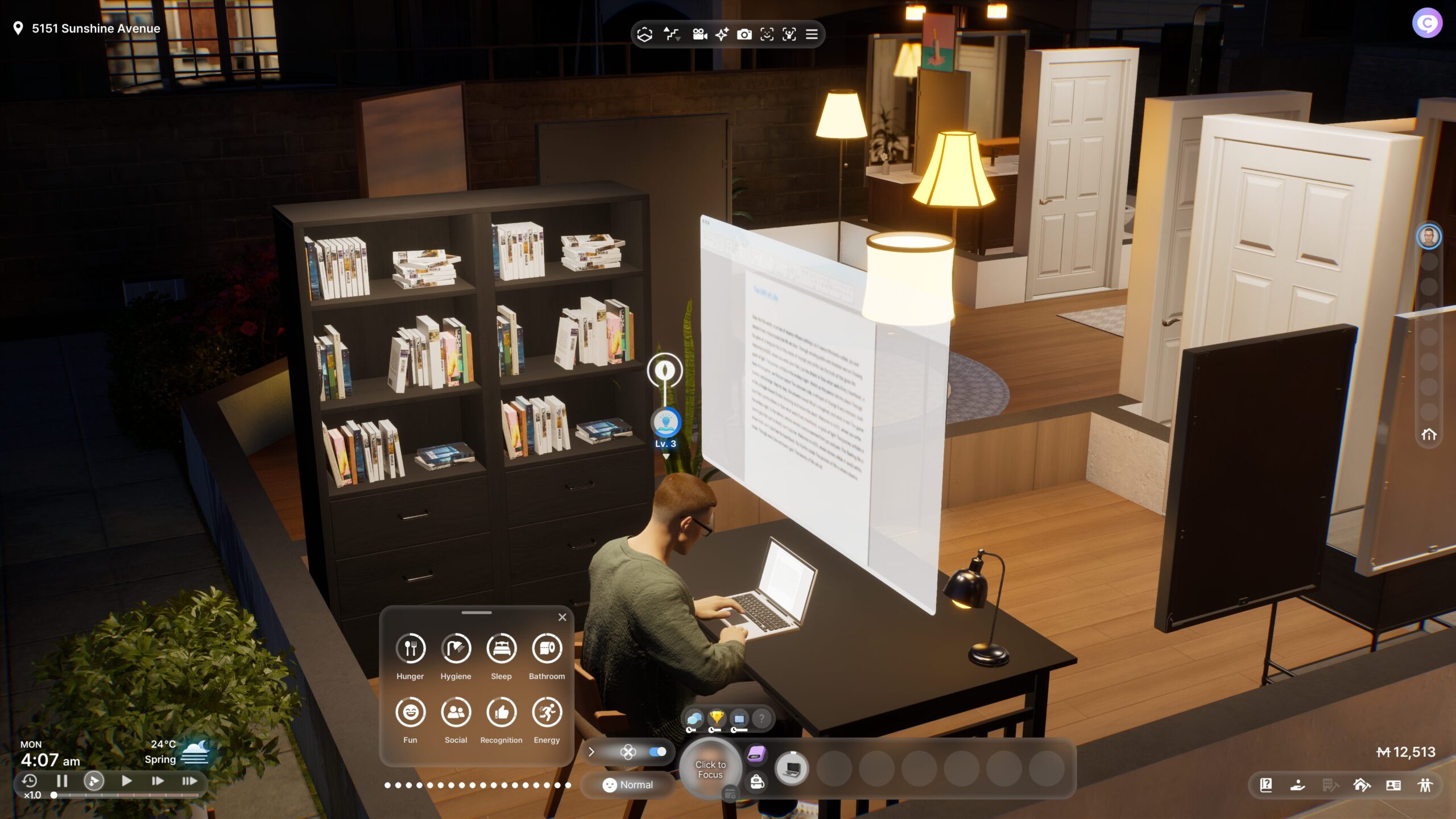Select the laptop action in the queue
The width and height of the screenshot is (1456, 819).
[x=792, y=769]
